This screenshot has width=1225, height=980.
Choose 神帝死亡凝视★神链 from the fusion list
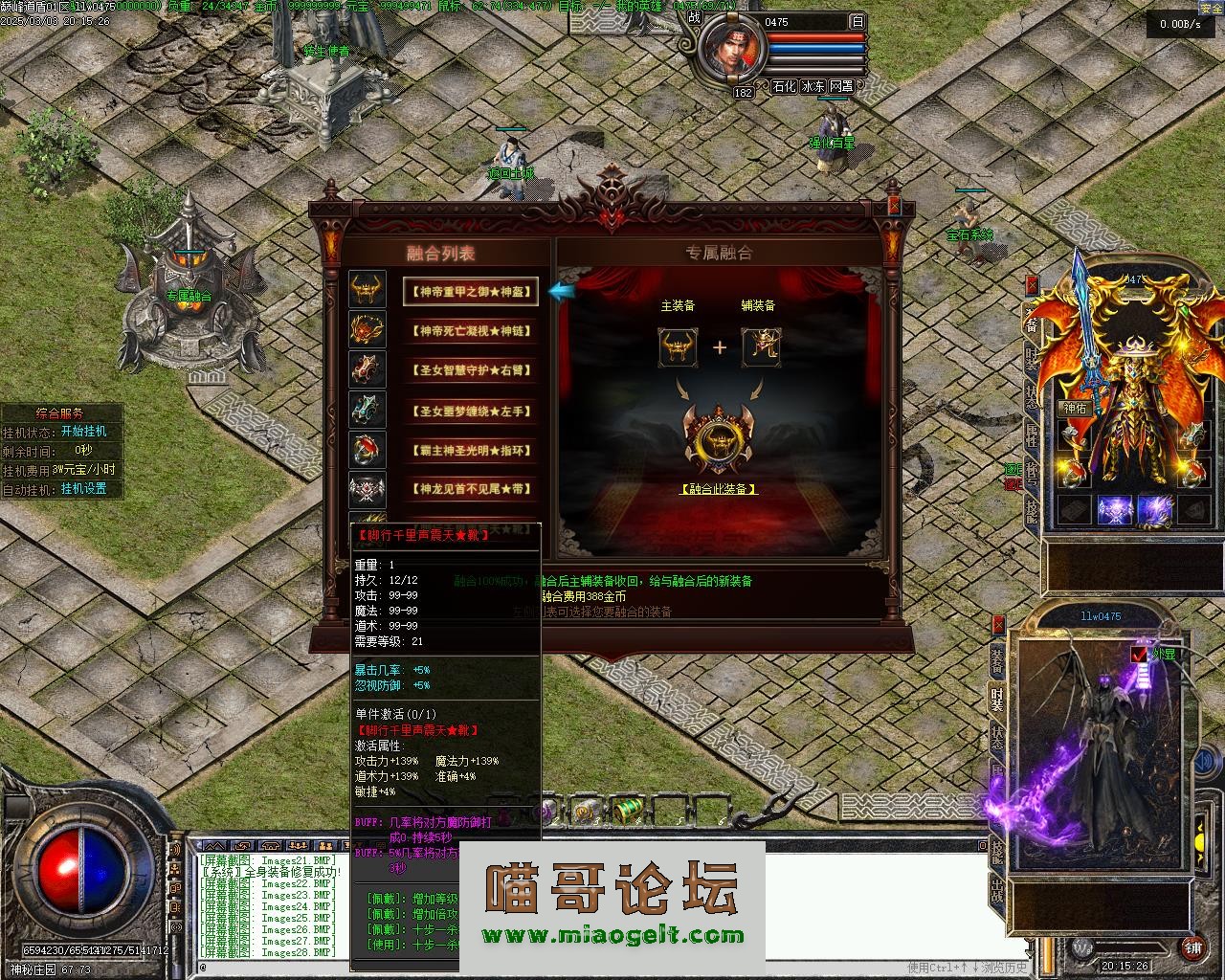[470, 331]
